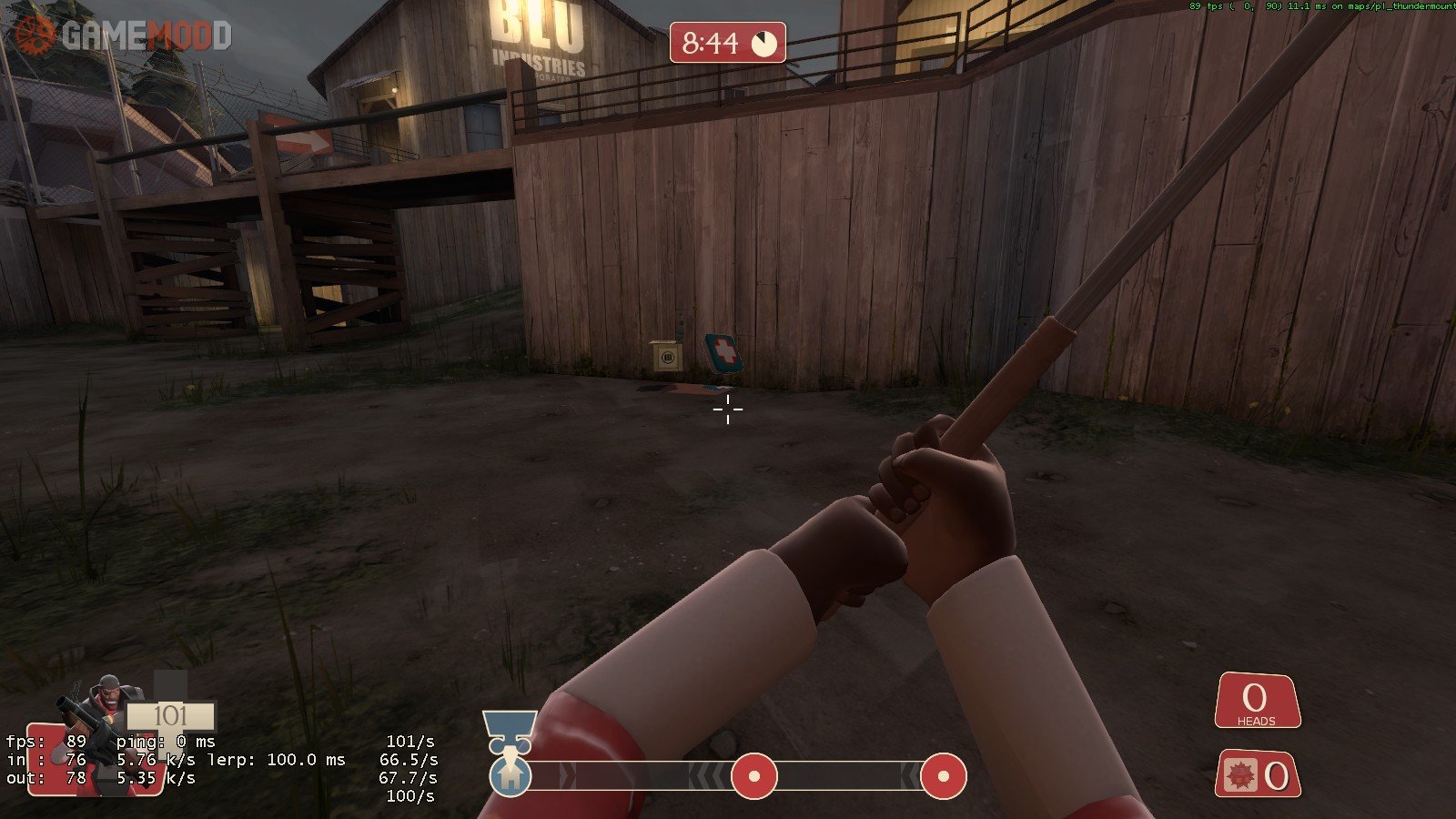
Task: Select the middle red checkpoint on track
Action: tap(754, 776)
